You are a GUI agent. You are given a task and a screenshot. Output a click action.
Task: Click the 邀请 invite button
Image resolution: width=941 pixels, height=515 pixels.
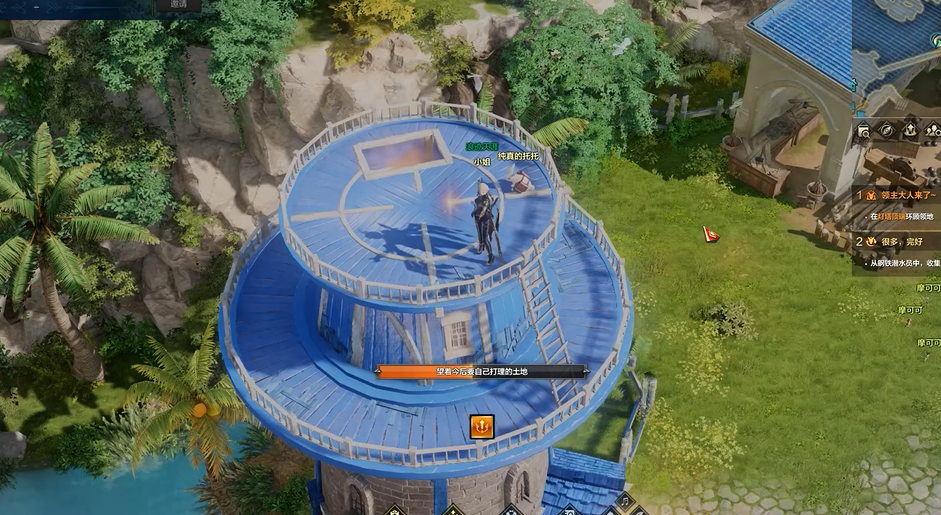tap(177, 5)
